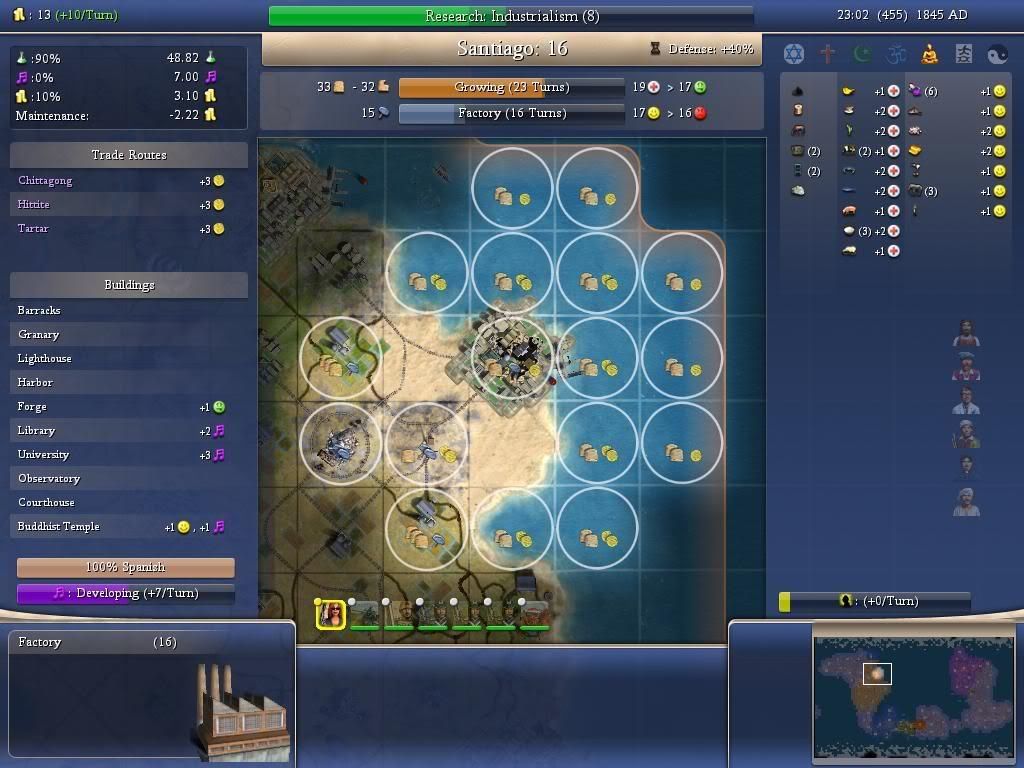Click the Research: Industrialism bar

(x=511, y=16)
